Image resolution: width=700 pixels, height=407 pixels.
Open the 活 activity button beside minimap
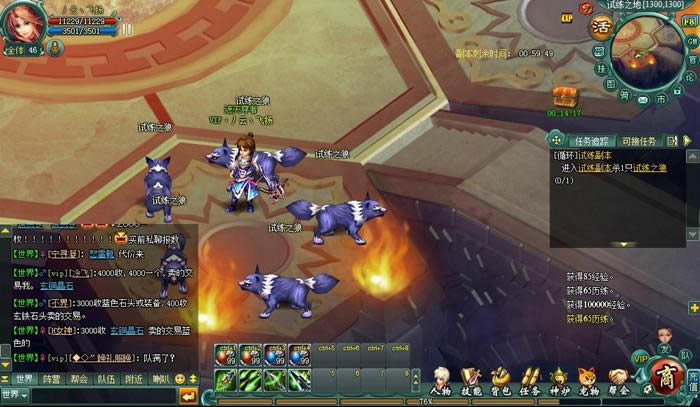click(600, 26)
